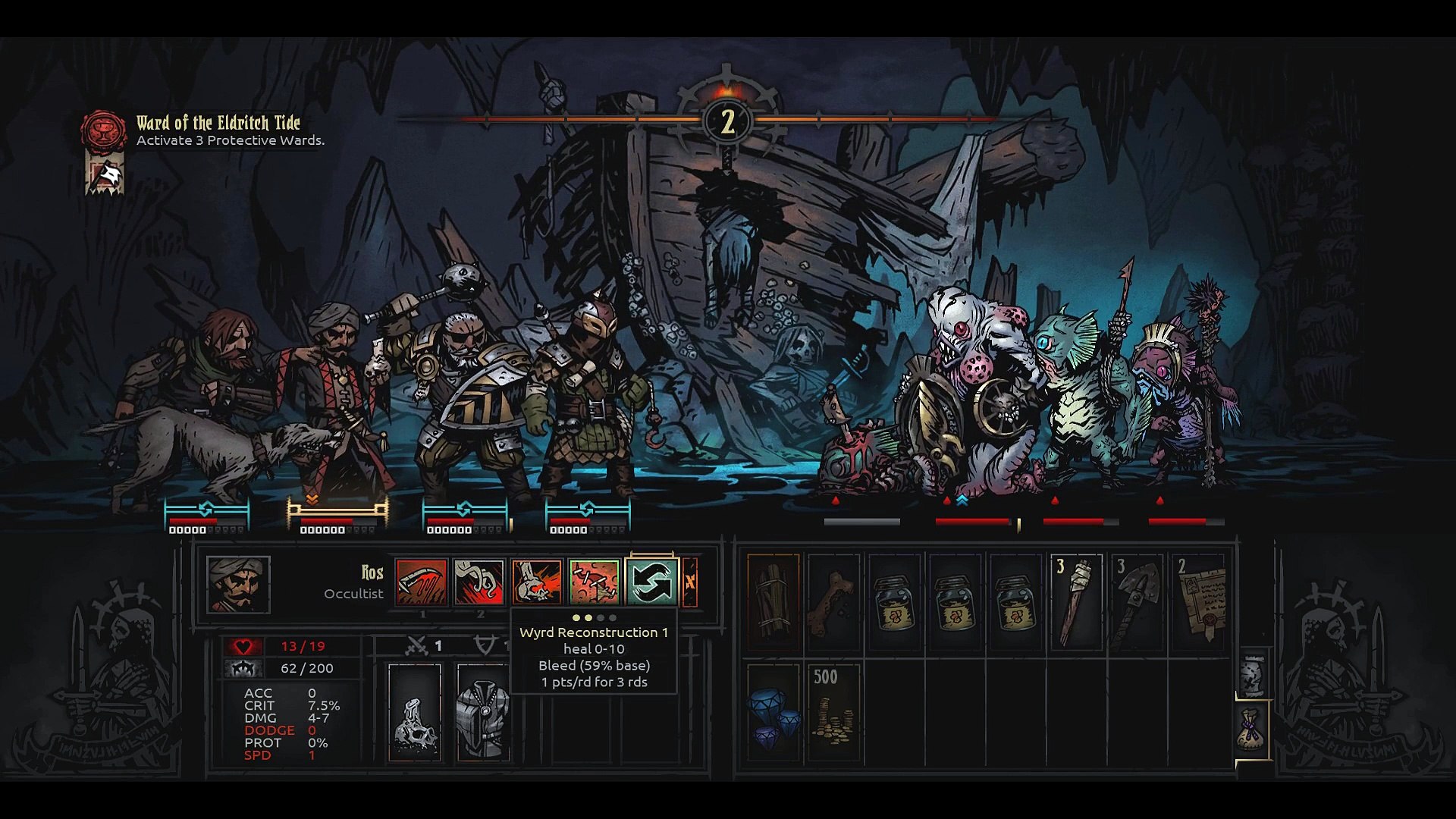1456x819 pixels.
Task: Select the sickle slash skill icon
Action: (x=422, y=582)
